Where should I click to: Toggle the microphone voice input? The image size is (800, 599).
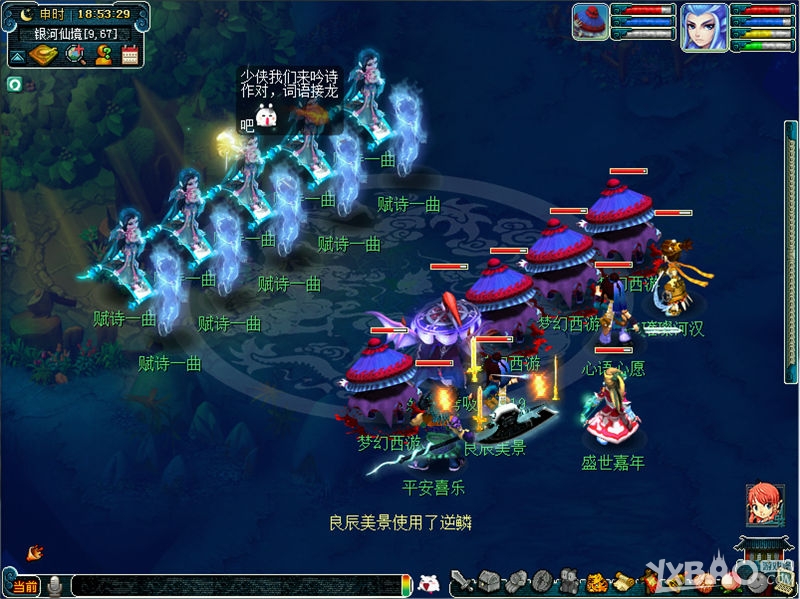(56, 586)
